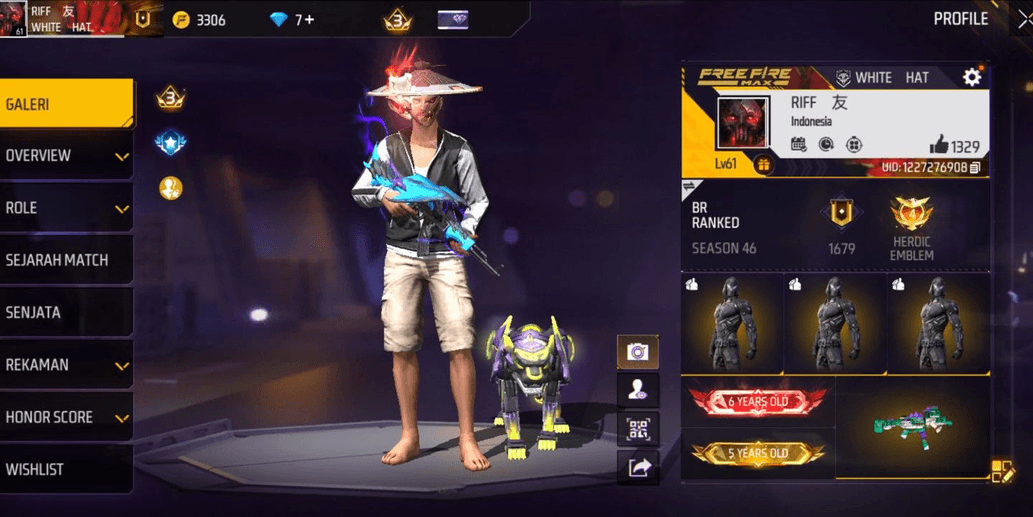The image size is (1033, 517).
Task: Select the 5 Years Old badge
Action: tap(757, 454)
